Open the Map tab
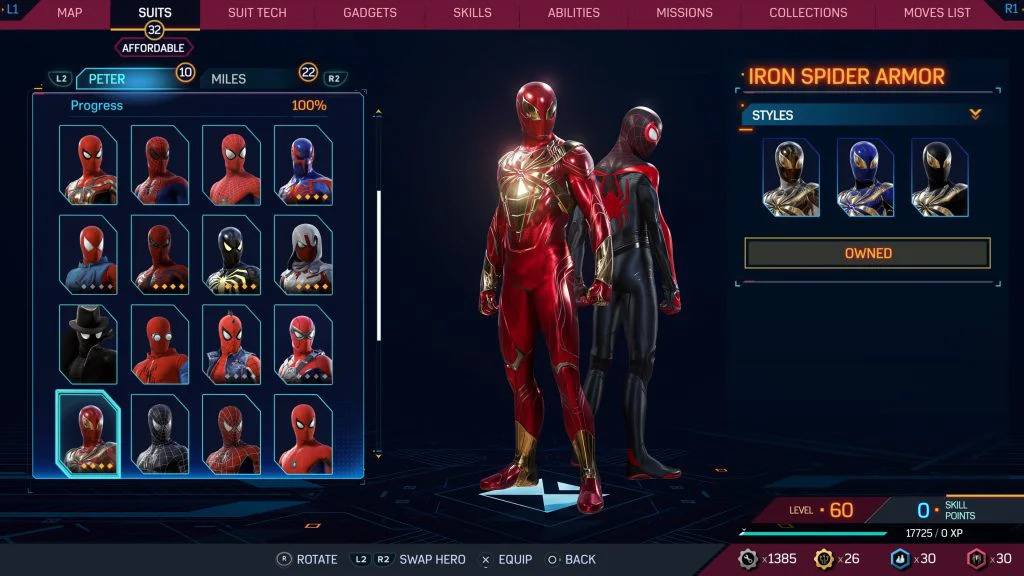 [x=69, y=13]
